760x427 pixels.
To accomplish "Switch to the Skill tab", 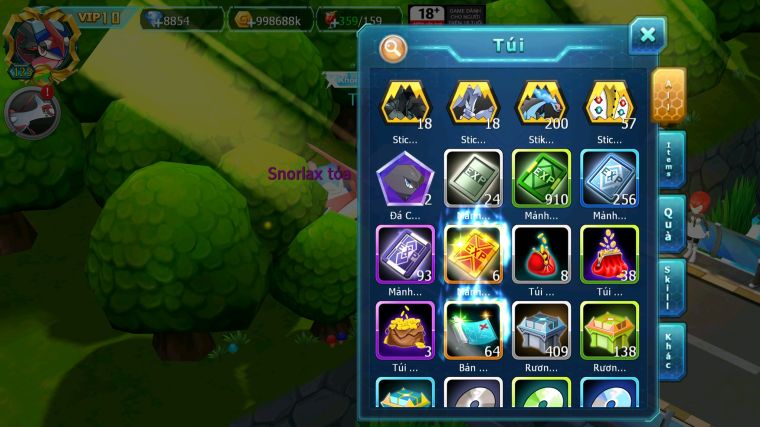I will click(670, 287).
